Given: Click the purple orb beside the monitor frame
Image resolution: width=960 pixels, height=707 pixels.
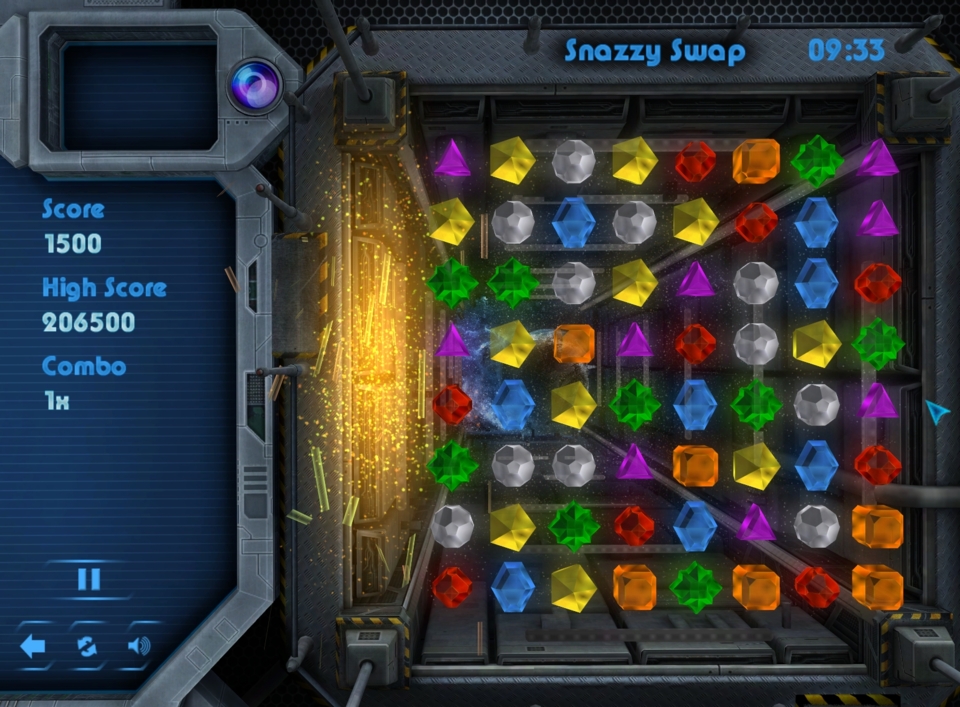Looking at the screenshot, I should point(253,83).
